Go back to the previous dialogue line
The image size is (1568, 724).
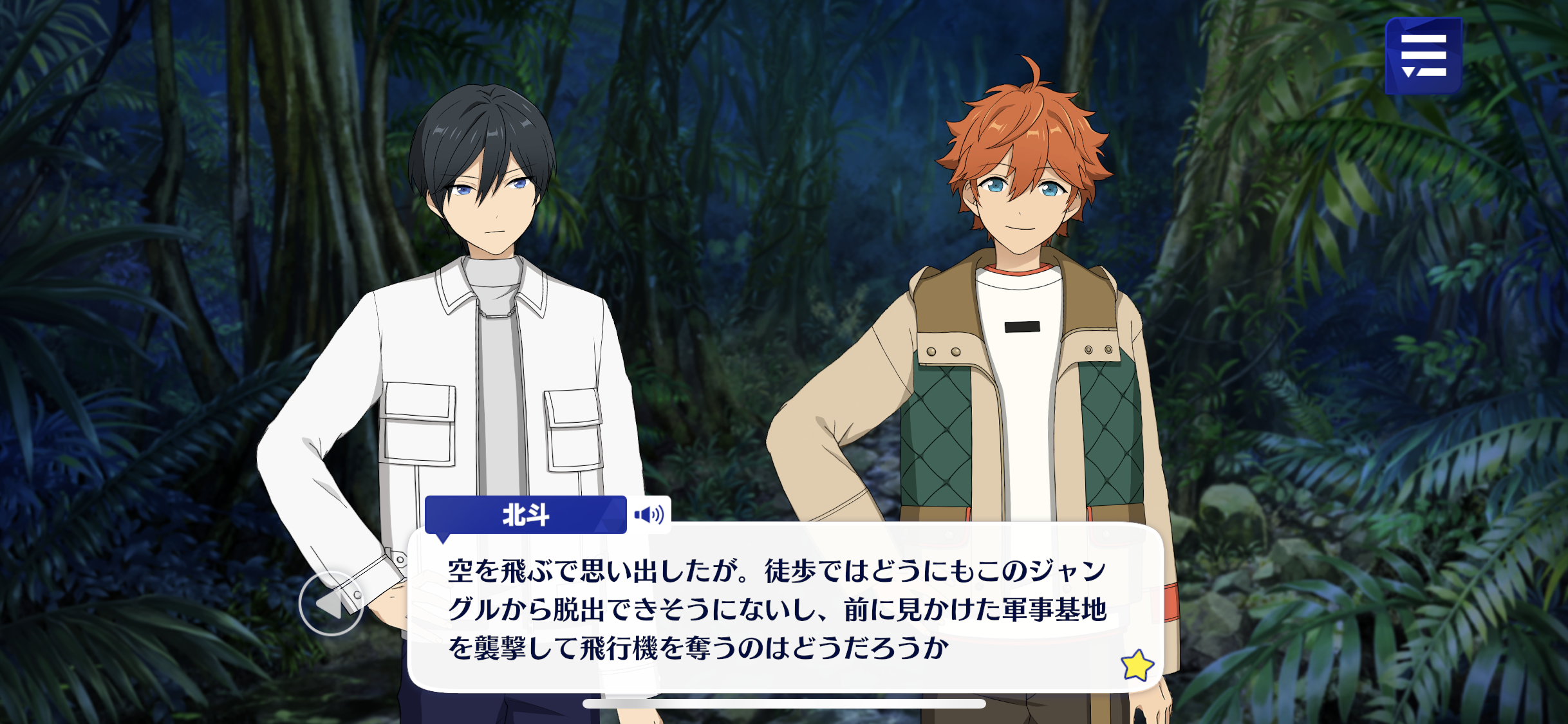pos(331,604)
